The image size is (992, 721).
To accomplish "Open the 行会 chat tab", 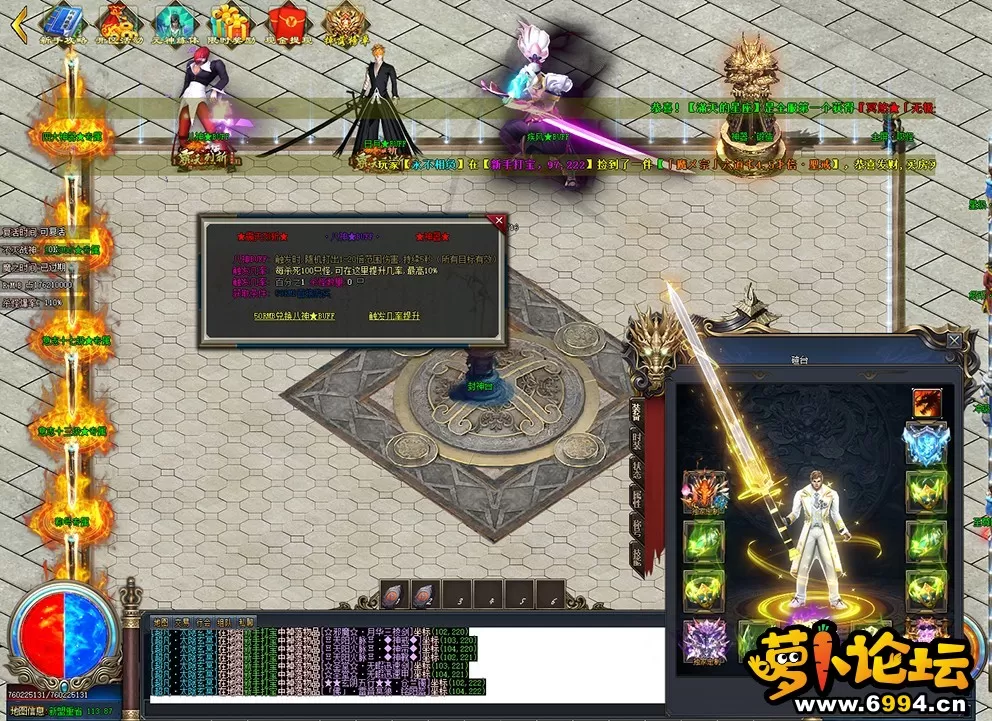I will coord(203,621).
